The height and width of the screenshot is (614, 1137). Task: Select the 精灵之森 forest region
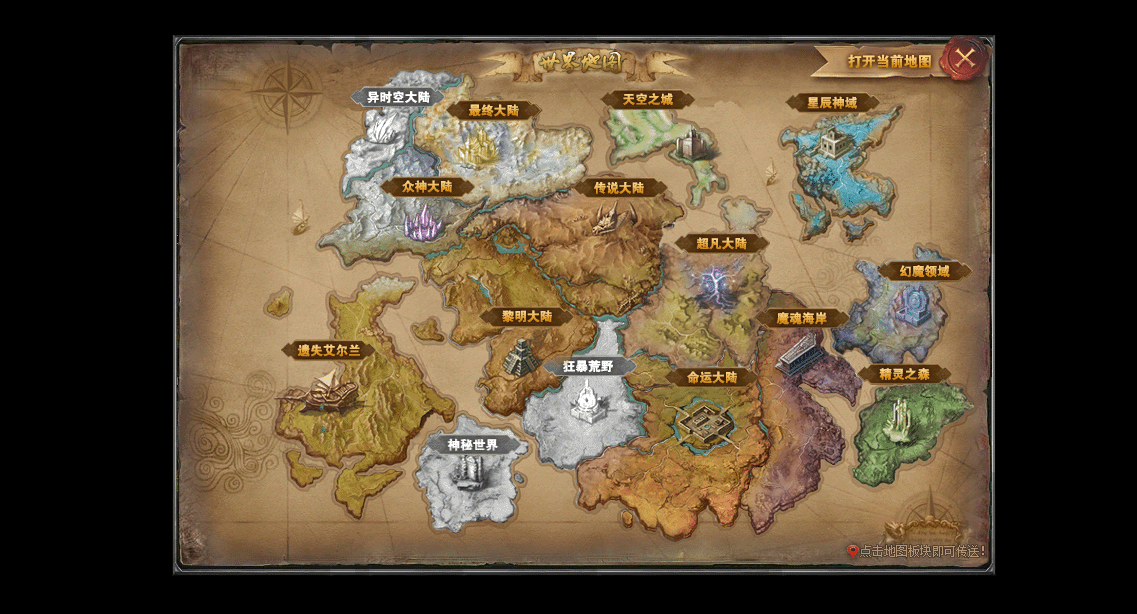(904, 375)
